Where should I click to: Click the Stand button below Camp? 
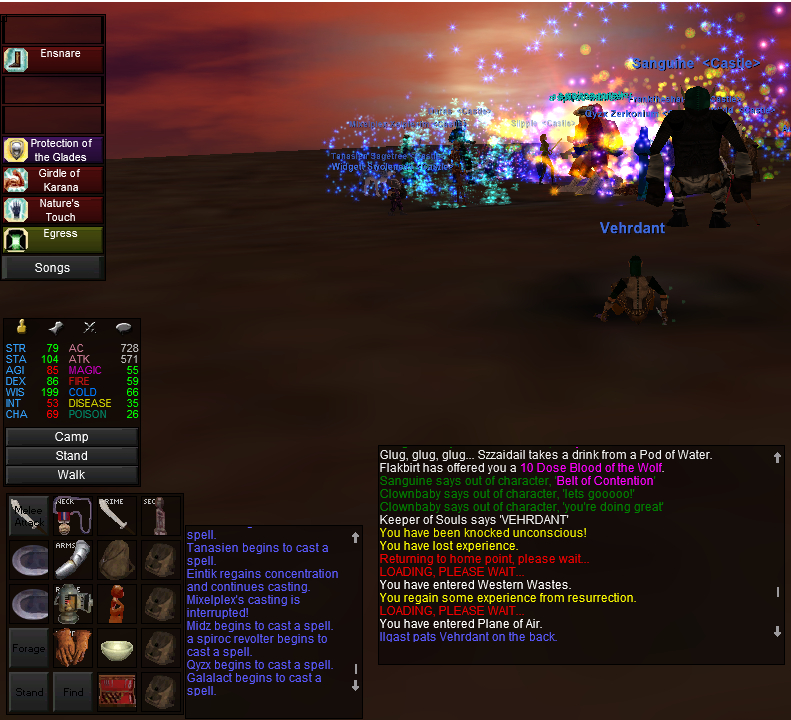71,456
